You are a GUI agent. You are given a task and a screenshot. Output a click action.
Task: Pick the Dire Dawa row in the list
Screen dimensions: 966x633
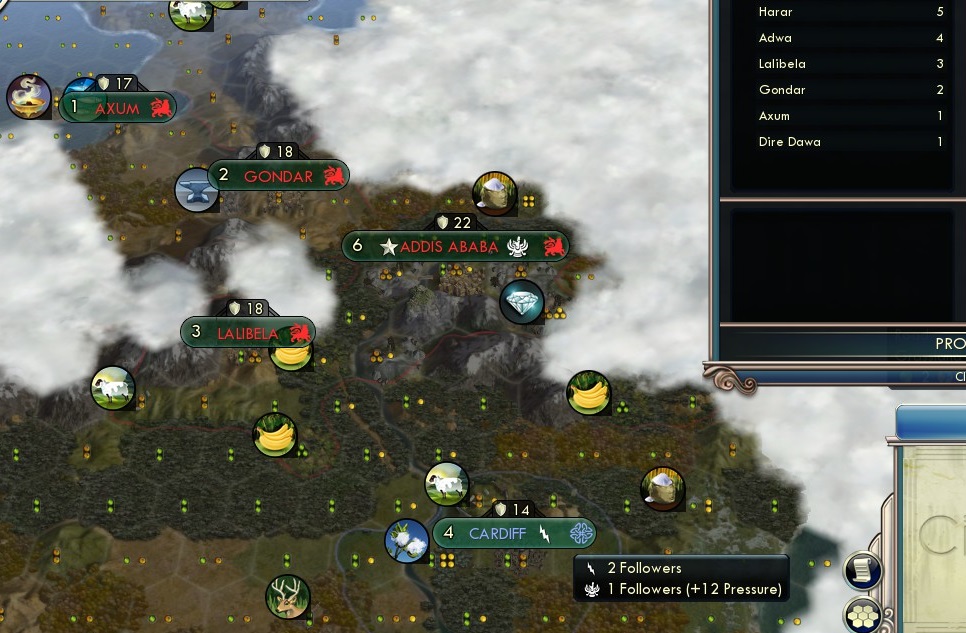(850, 142)
